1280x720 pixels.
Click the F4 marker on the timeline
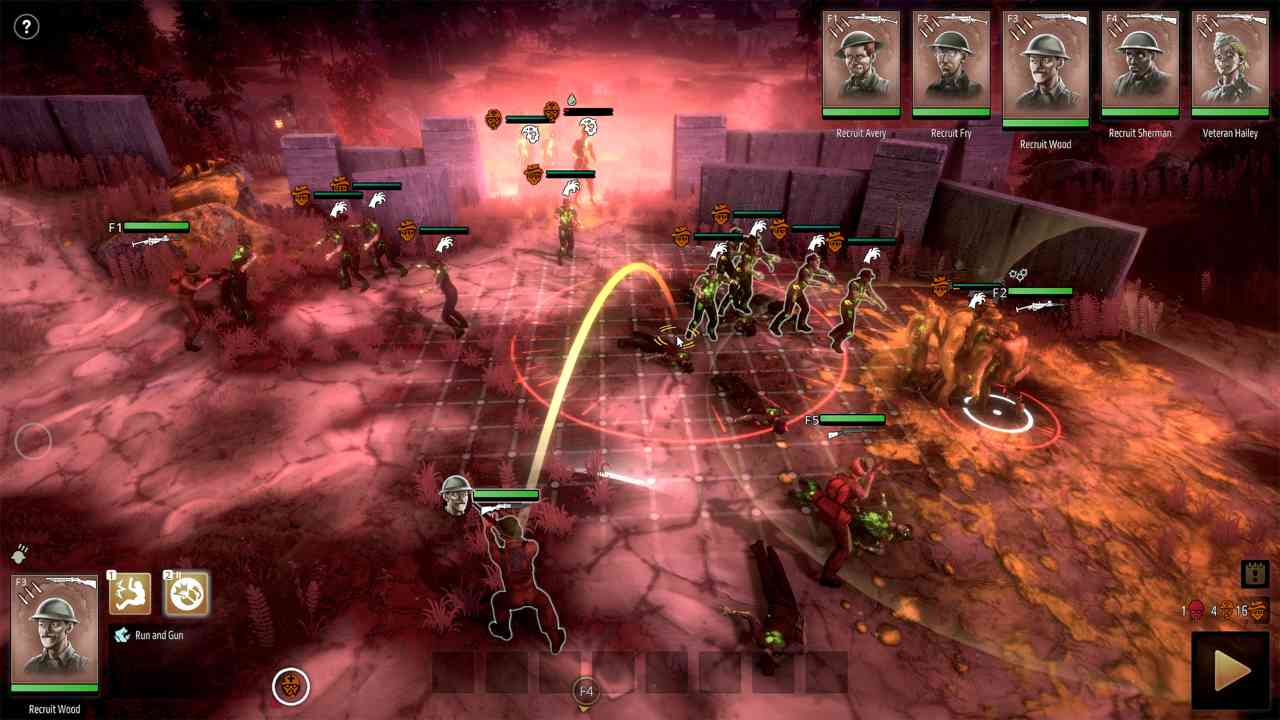pos(586,691)
